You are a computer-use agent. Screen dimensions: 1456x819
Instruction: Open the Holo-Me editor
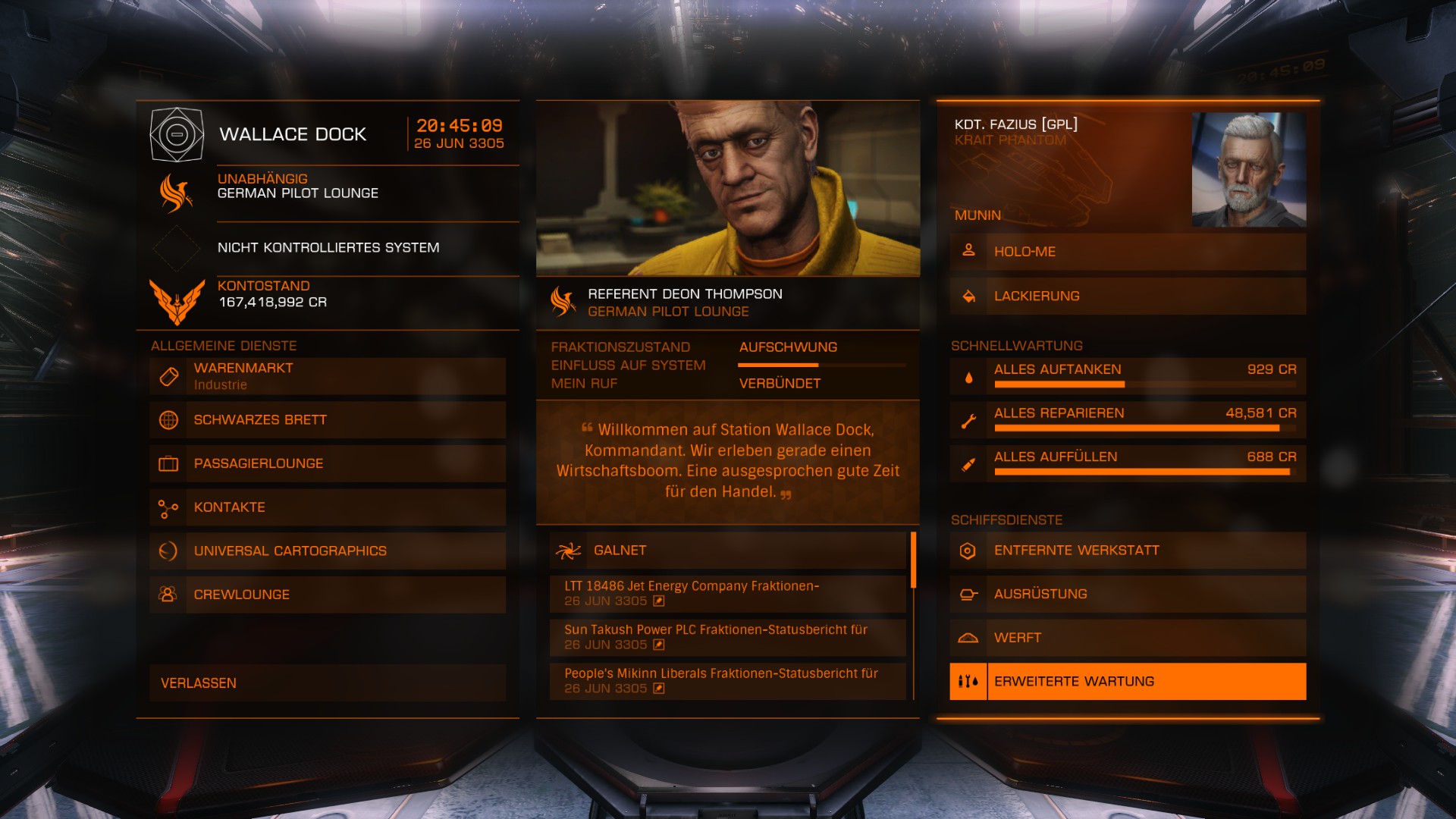coord(1128,252)
